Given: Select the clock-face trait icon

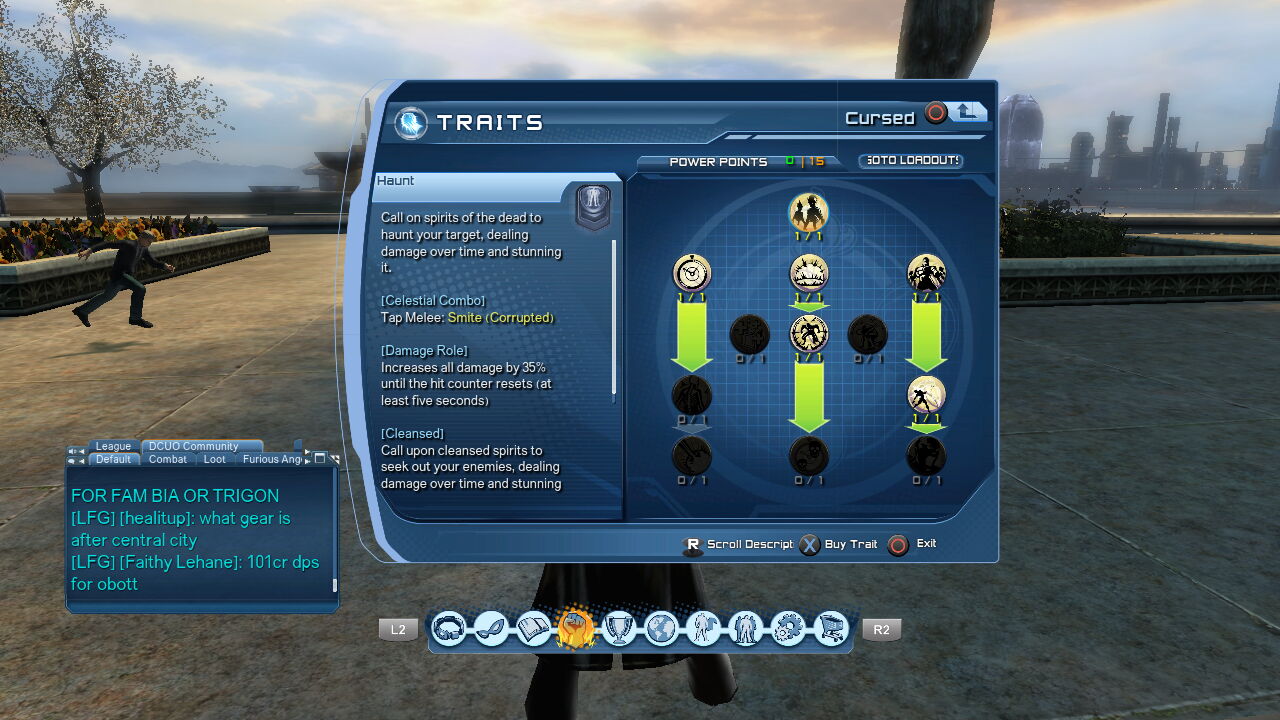Looking at the screenshot, I should (x=691, y=273).
